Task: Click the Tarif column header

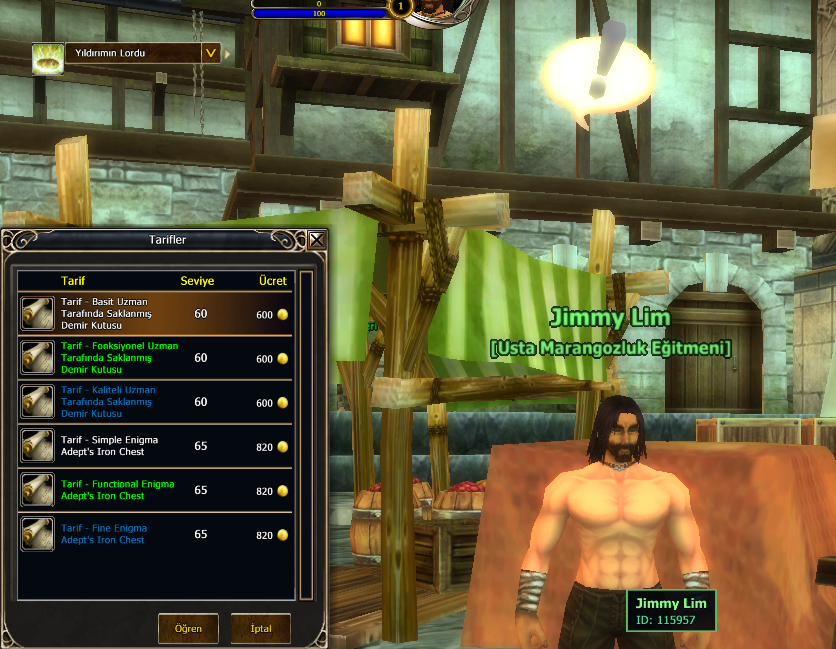Action: click(73, 281)
